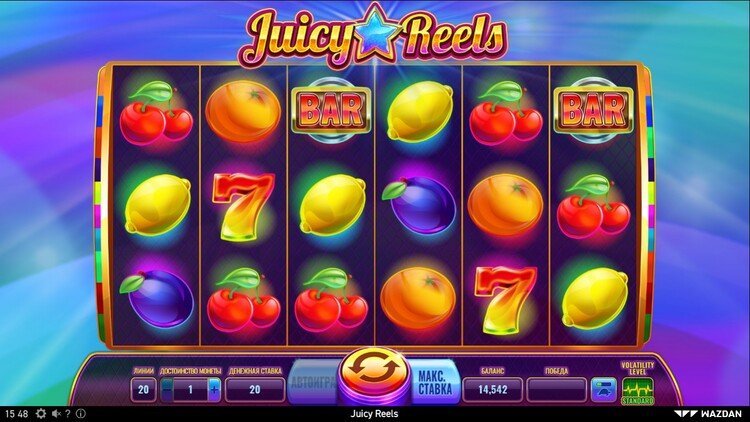Decrease coin value with the minus button
The width and height of the screenshot is (750, 422).
tap(167, 390)
